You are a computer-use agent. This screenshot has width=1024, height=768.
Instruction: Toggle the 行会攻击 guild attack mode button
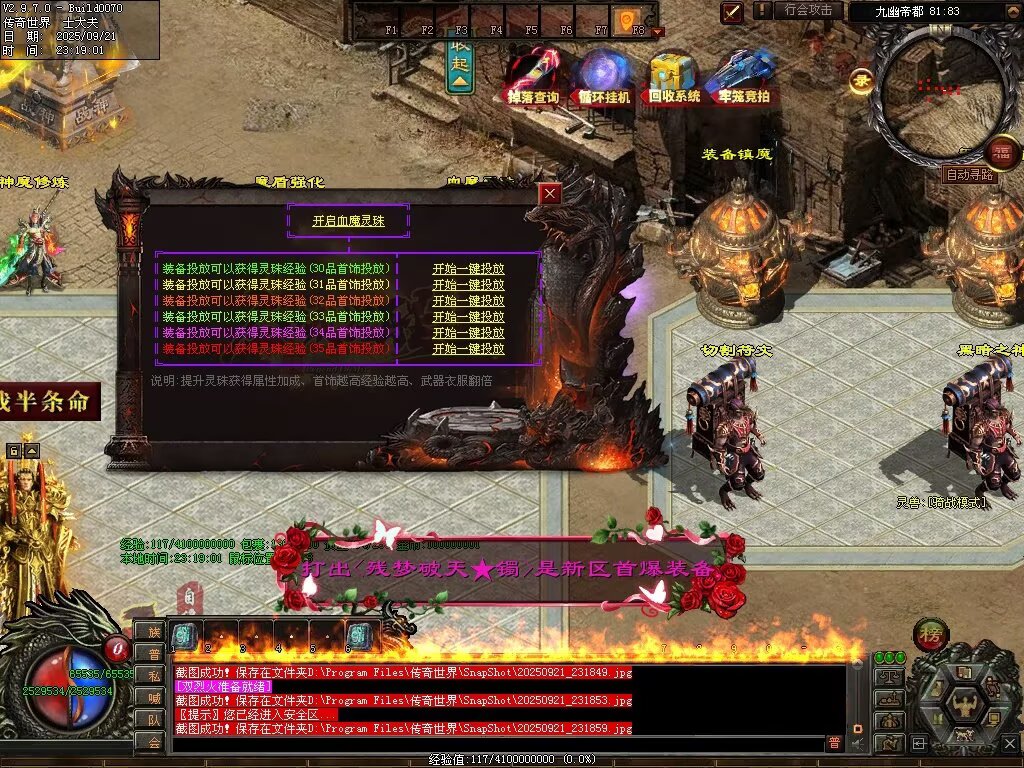pos(808,10)
